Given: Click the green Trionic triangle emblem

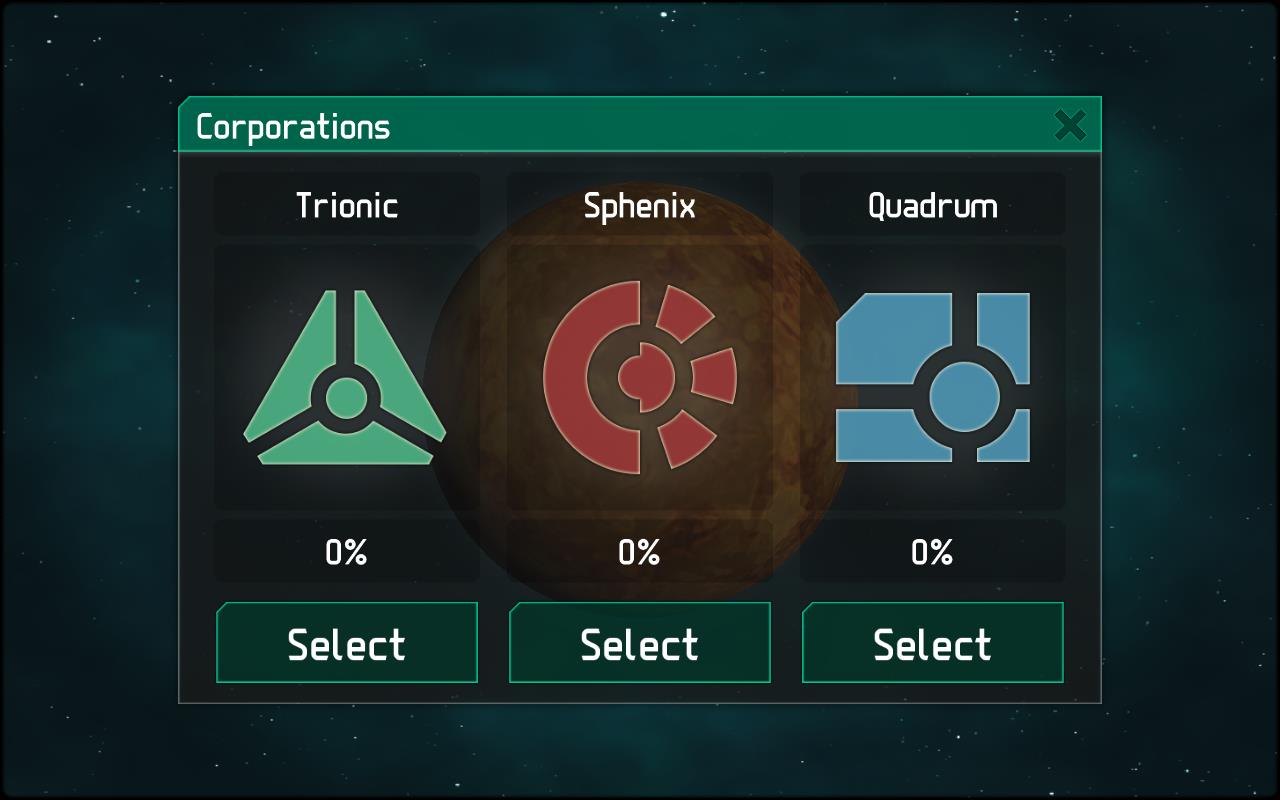Looking at the screenshot, I should point(345,380).
